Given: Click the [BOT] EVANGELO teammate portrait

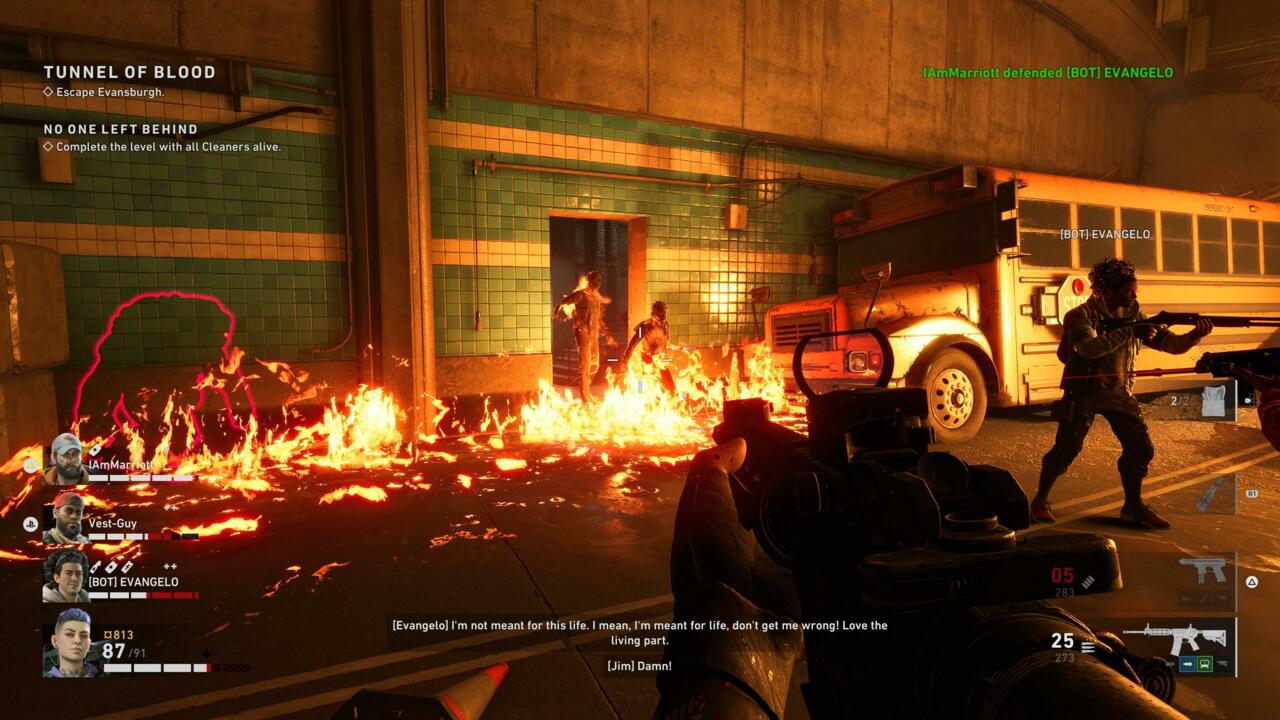Looking at the screenshot, I should 65,576.
